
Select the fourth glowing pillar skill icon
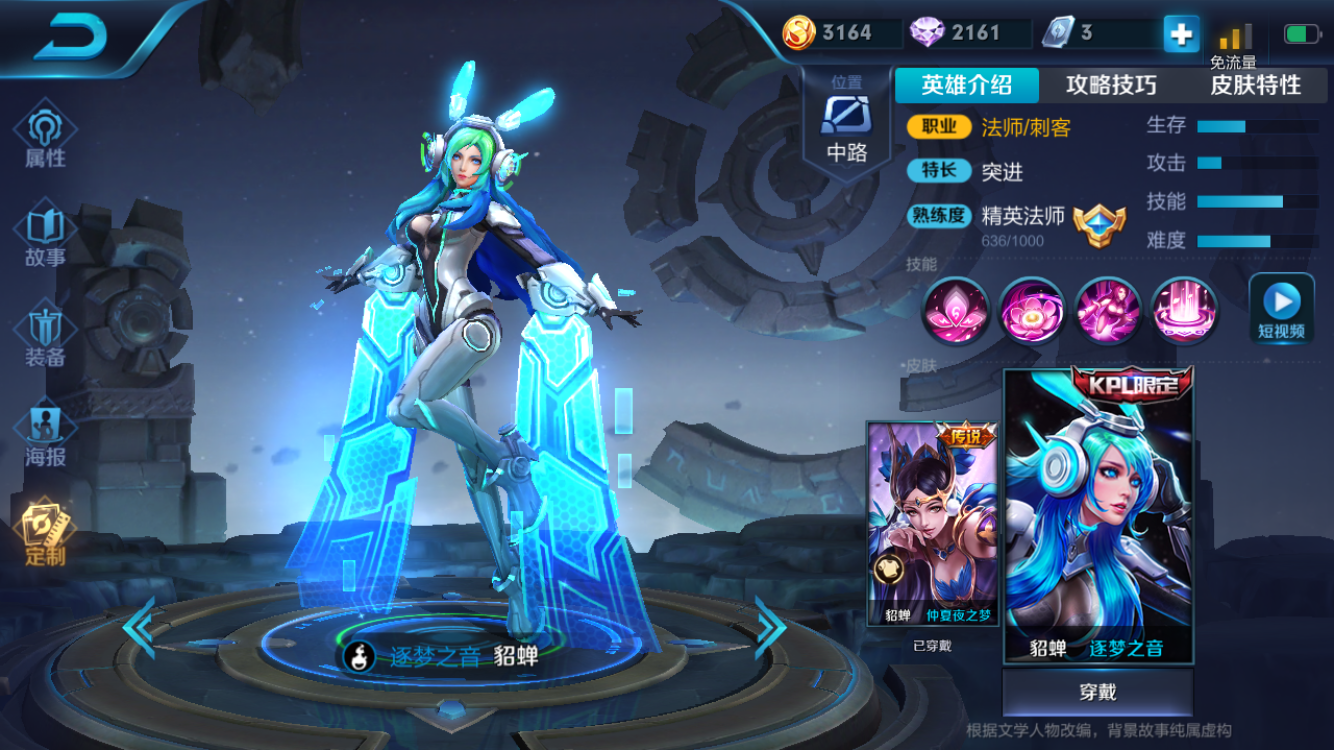pyautogui.click(x=1185, y=311)
